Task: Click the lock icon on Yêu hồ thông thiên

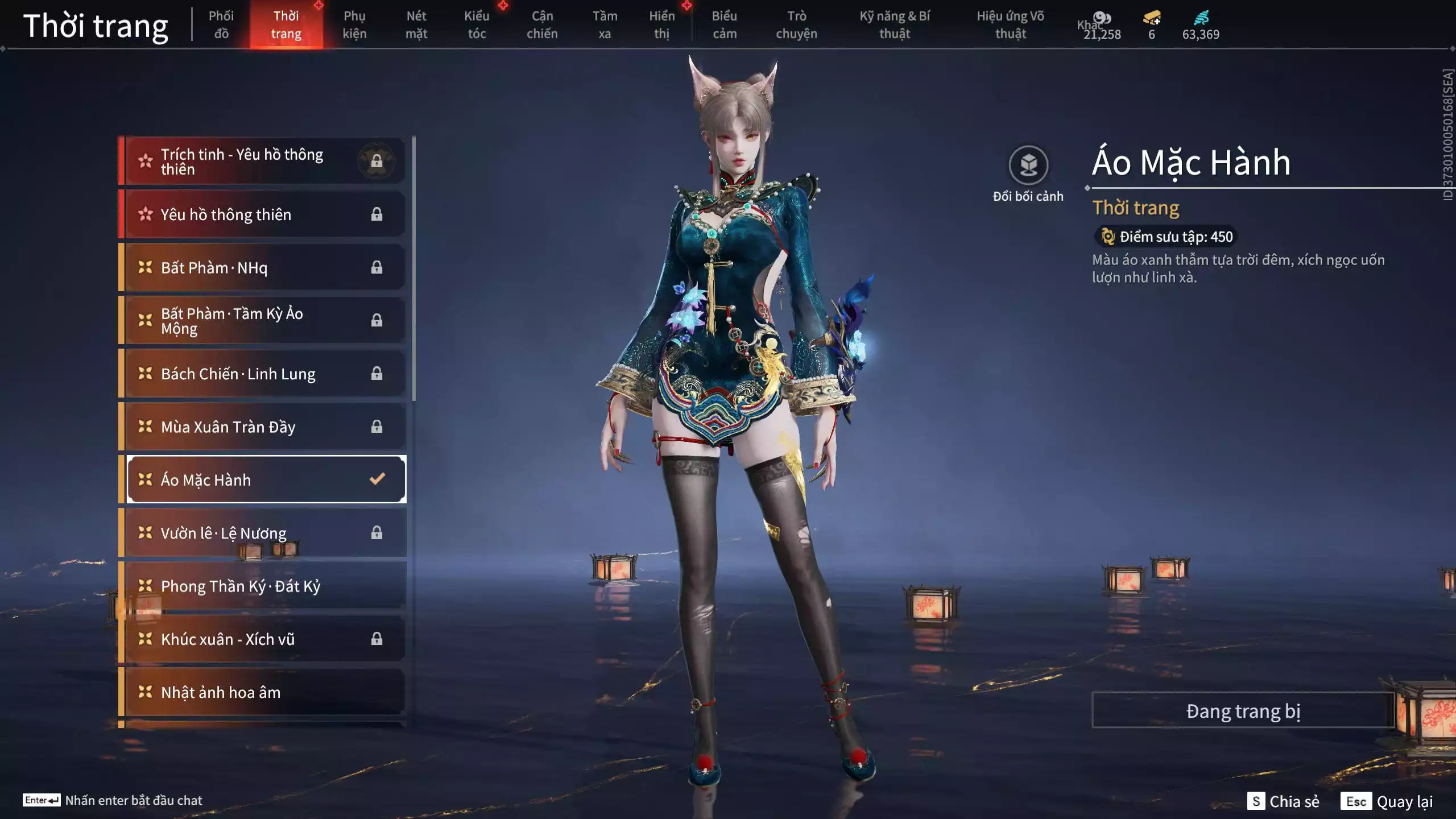Action: [377, 214]
